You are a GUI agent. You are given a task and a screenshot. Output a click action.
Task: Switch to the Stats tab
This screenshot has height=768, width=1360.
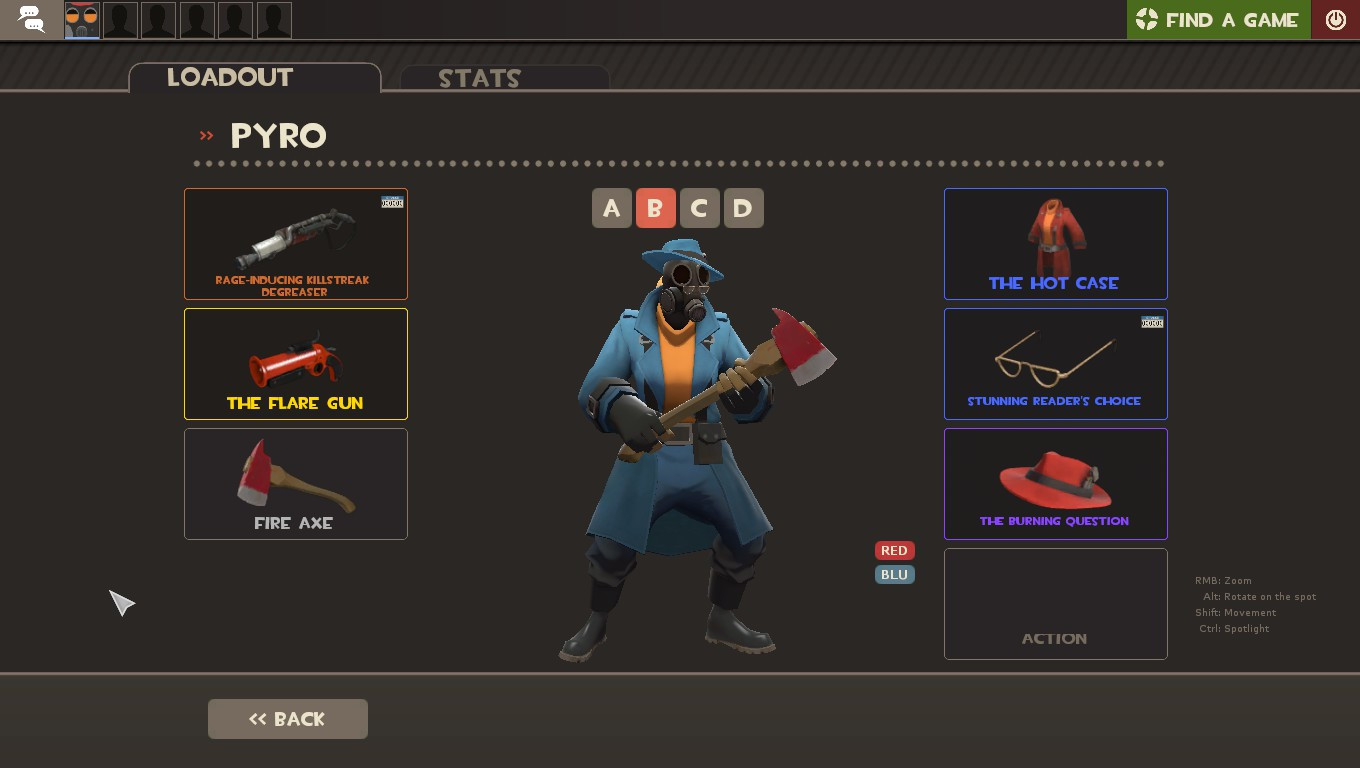480,79
